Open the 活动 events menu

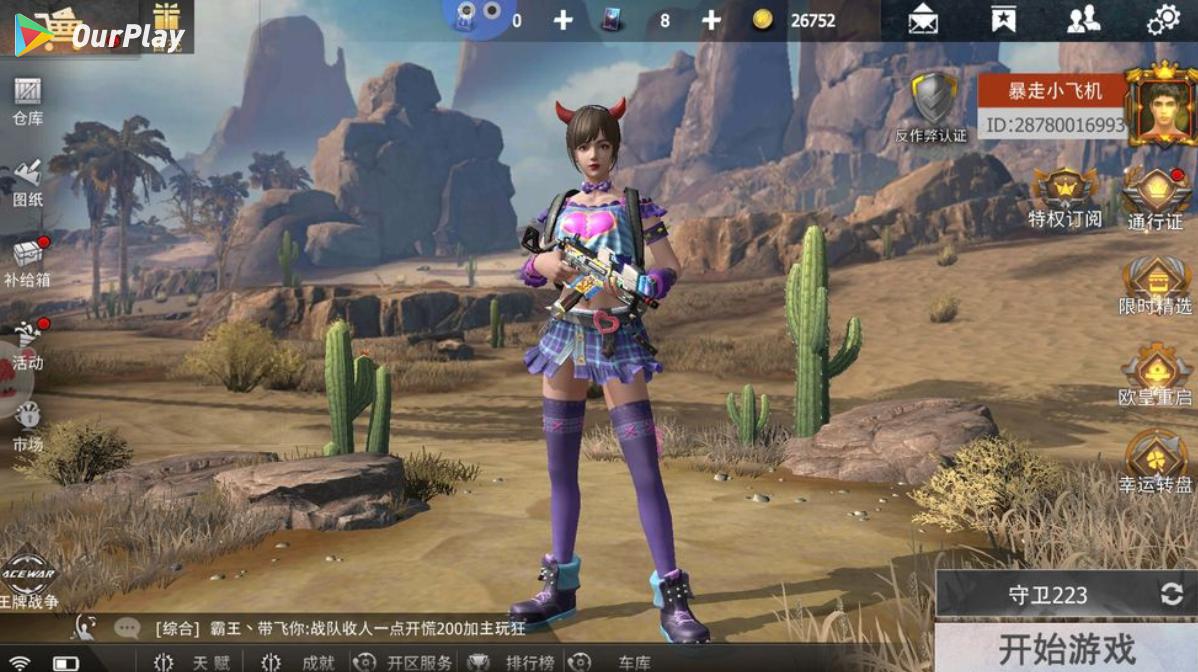coord(27,344)
